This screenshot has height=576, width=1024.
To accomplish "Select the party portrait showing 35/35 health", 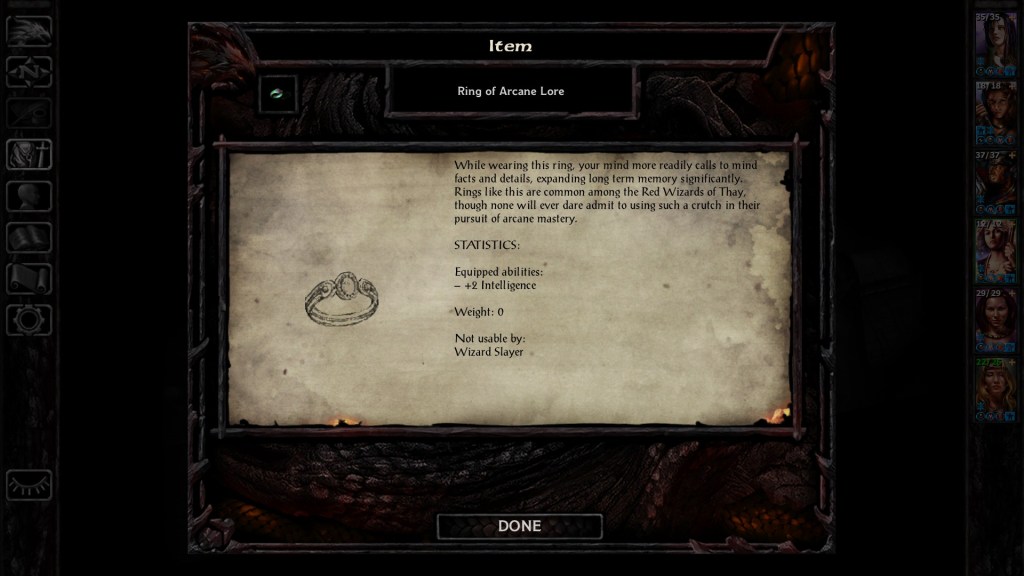I will tap(996, 46).
